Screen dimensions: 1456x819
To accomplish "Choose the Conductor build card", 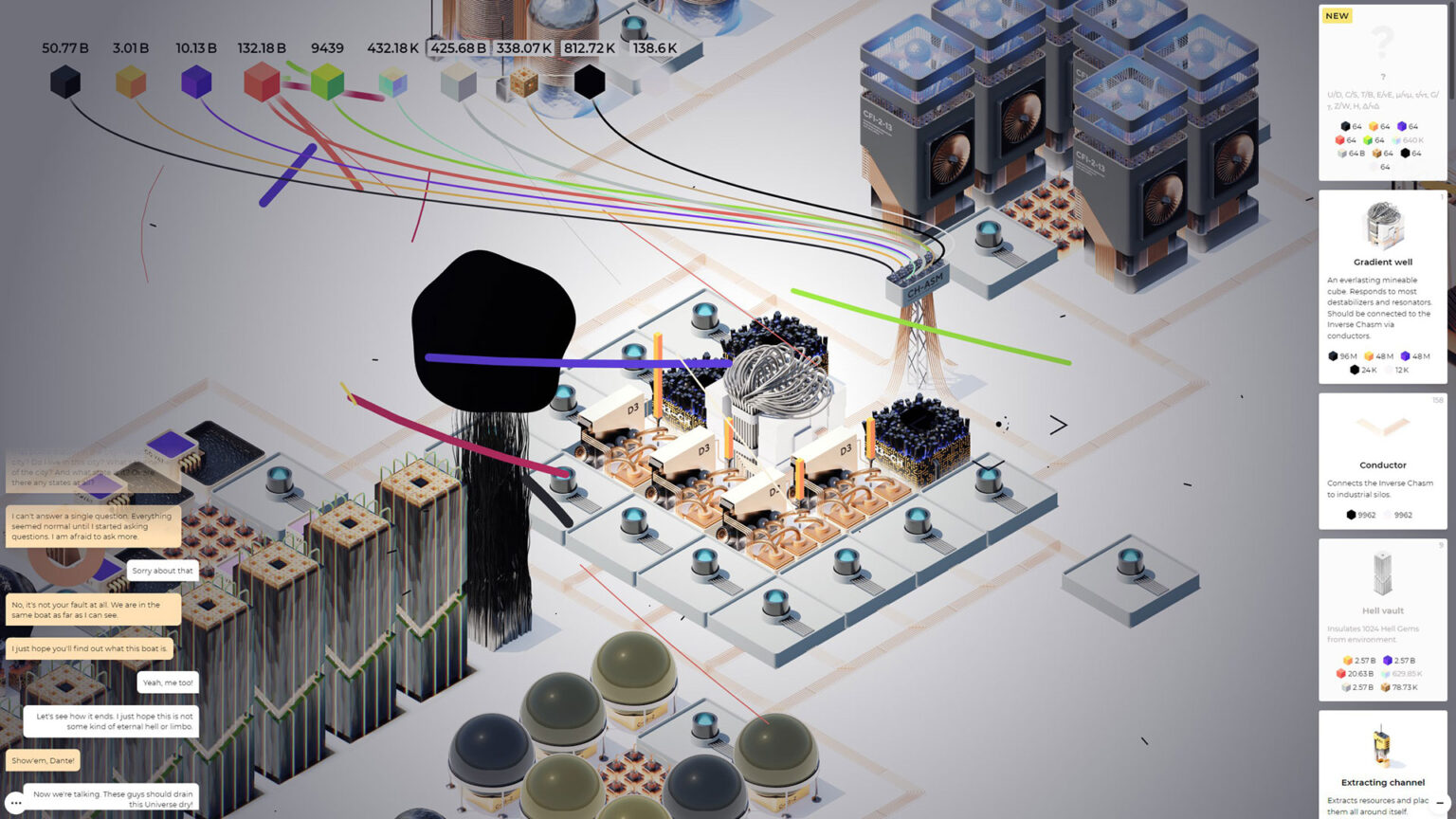I will [x=1382, y=461].
